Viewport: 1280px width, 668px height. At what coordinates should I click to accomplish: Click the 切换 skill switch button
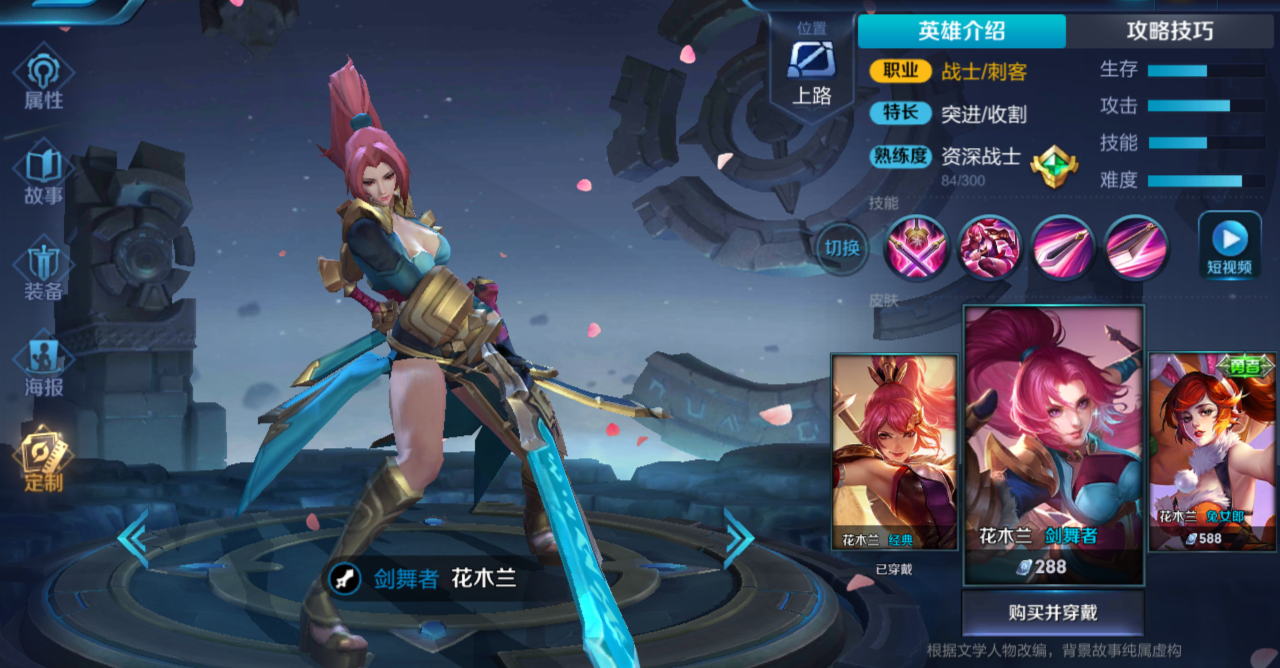coord(842,246)
